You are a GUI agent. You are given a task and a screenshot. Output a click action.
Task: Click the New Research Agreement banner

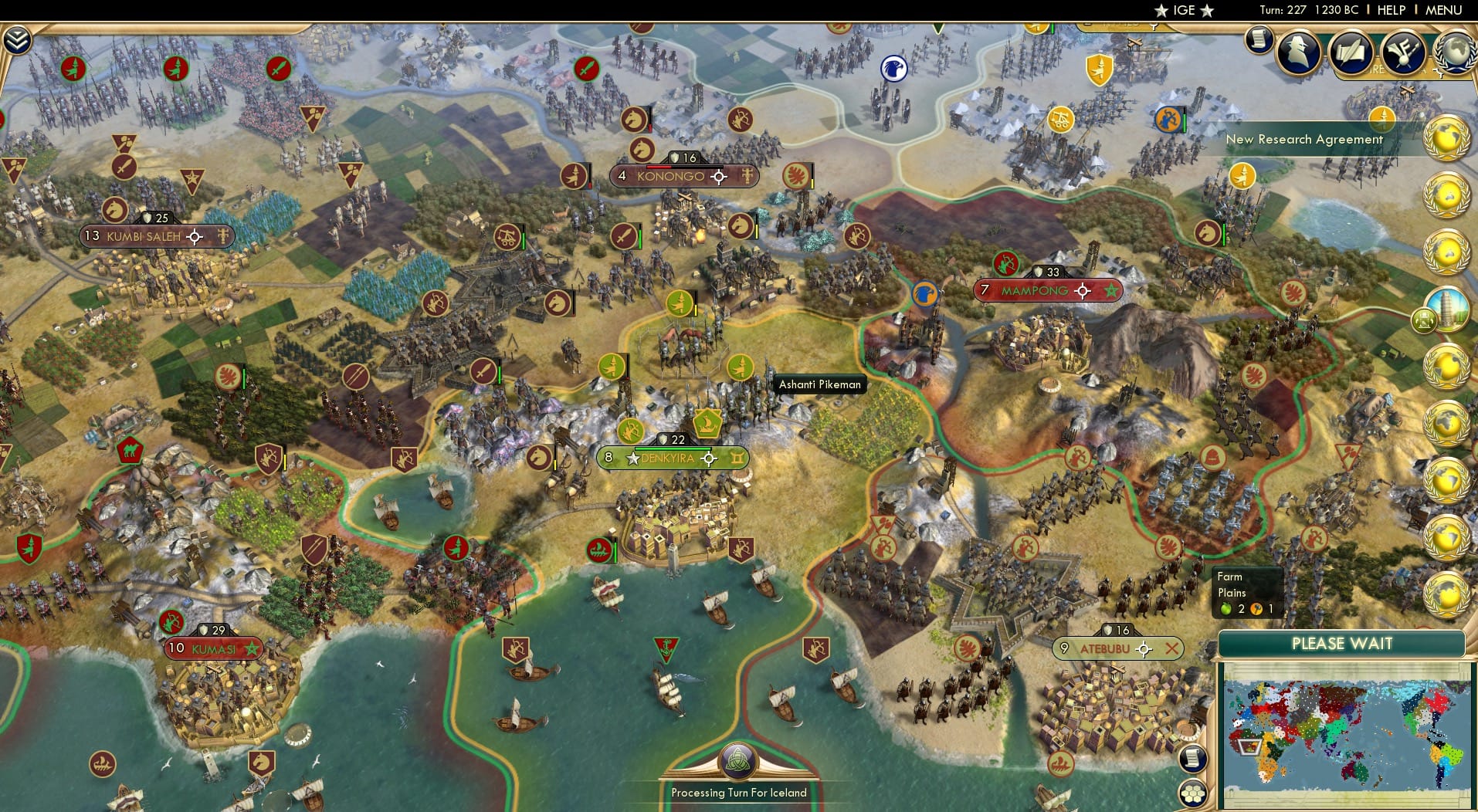coord(1305,140)
